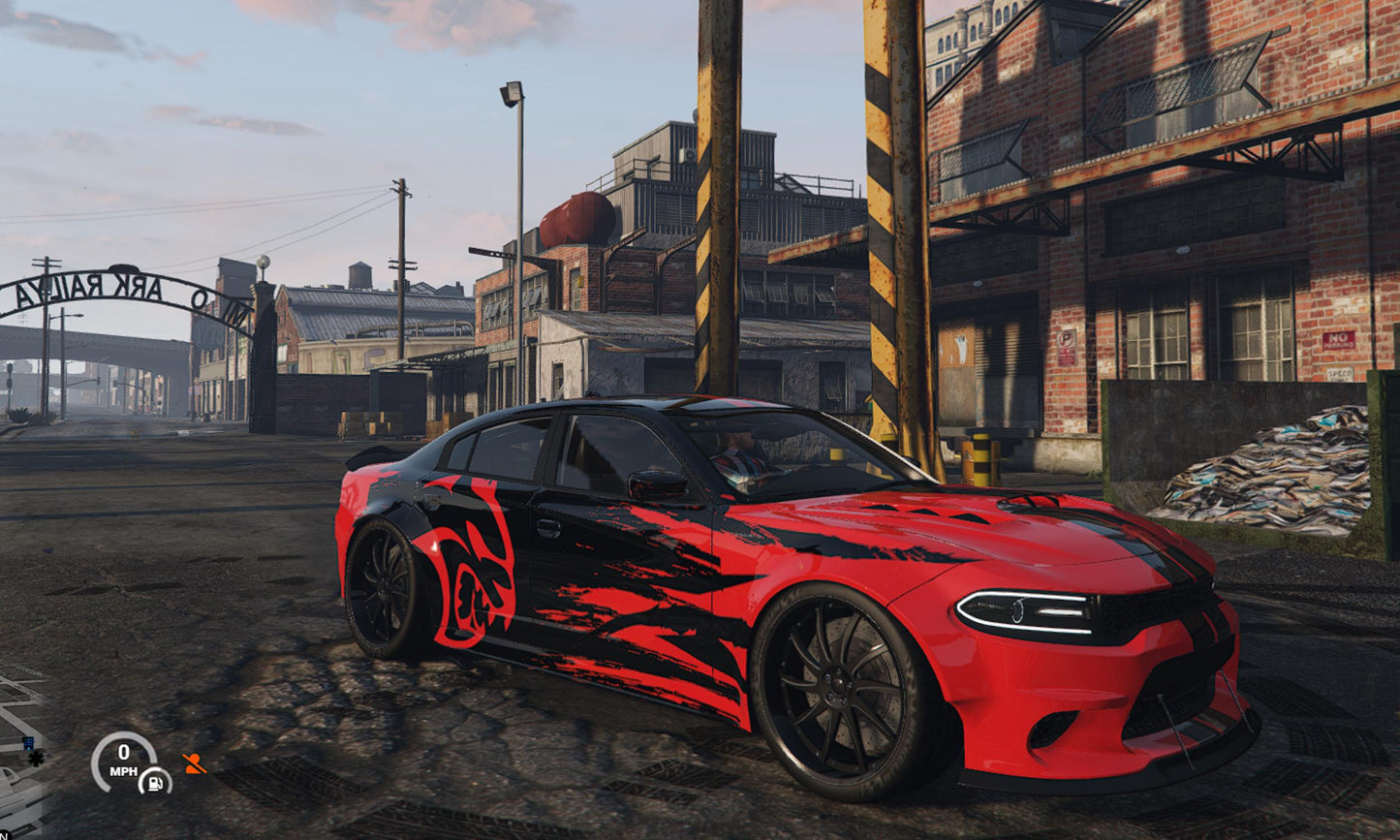
Task: Select the black star-shaped minimap marker
Action: click(36, 759)
